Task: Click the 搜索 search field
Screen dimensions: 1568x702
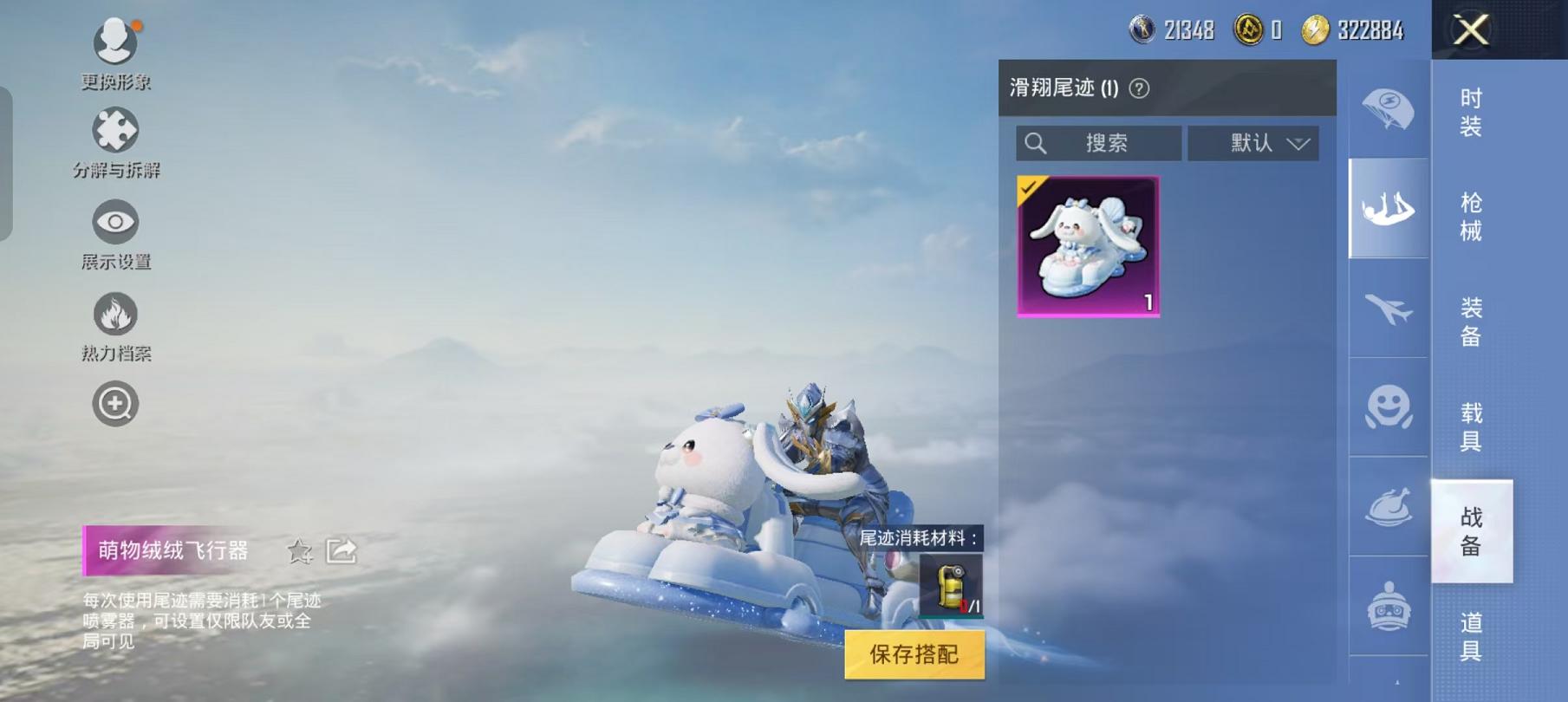Action: click(x=1097, y=143)
